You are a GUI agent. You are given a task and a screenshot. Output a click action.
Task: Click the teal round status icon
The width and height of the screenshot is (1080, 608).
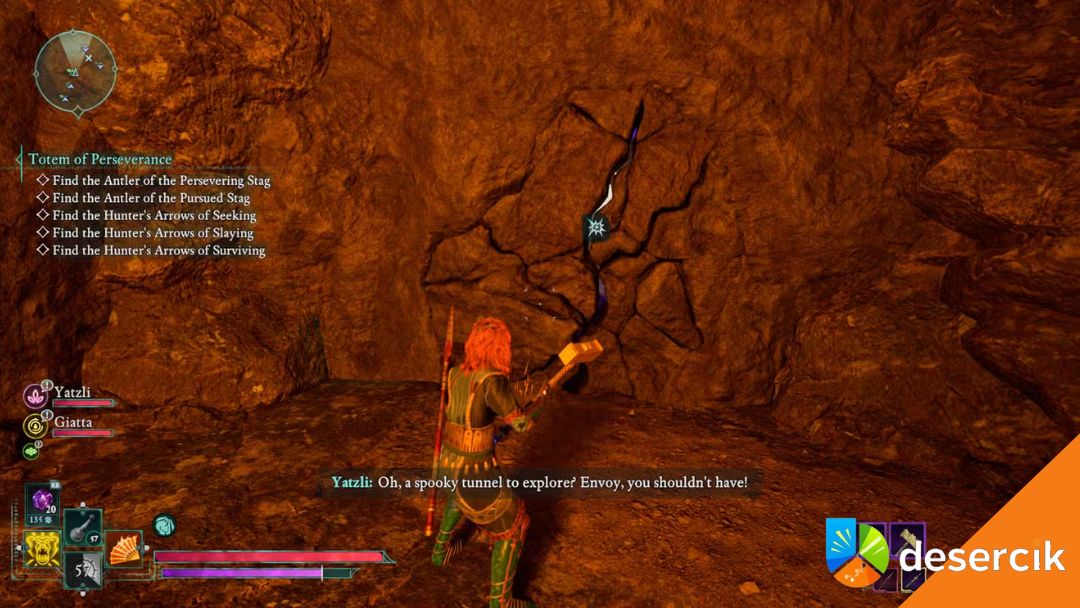[164, 524]
